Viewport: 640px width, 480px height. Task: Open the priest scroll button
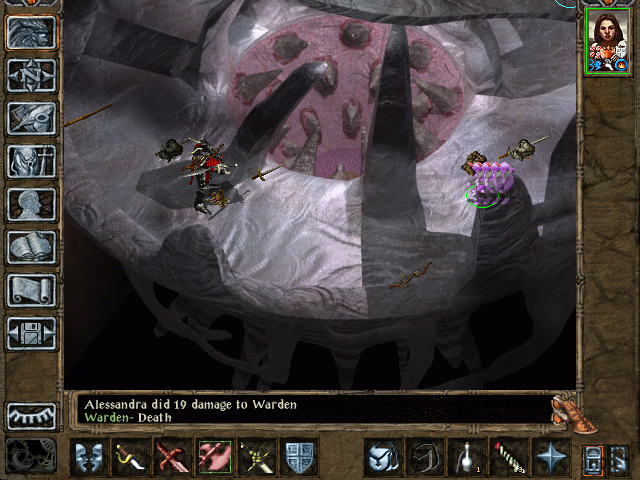(32, 290)
